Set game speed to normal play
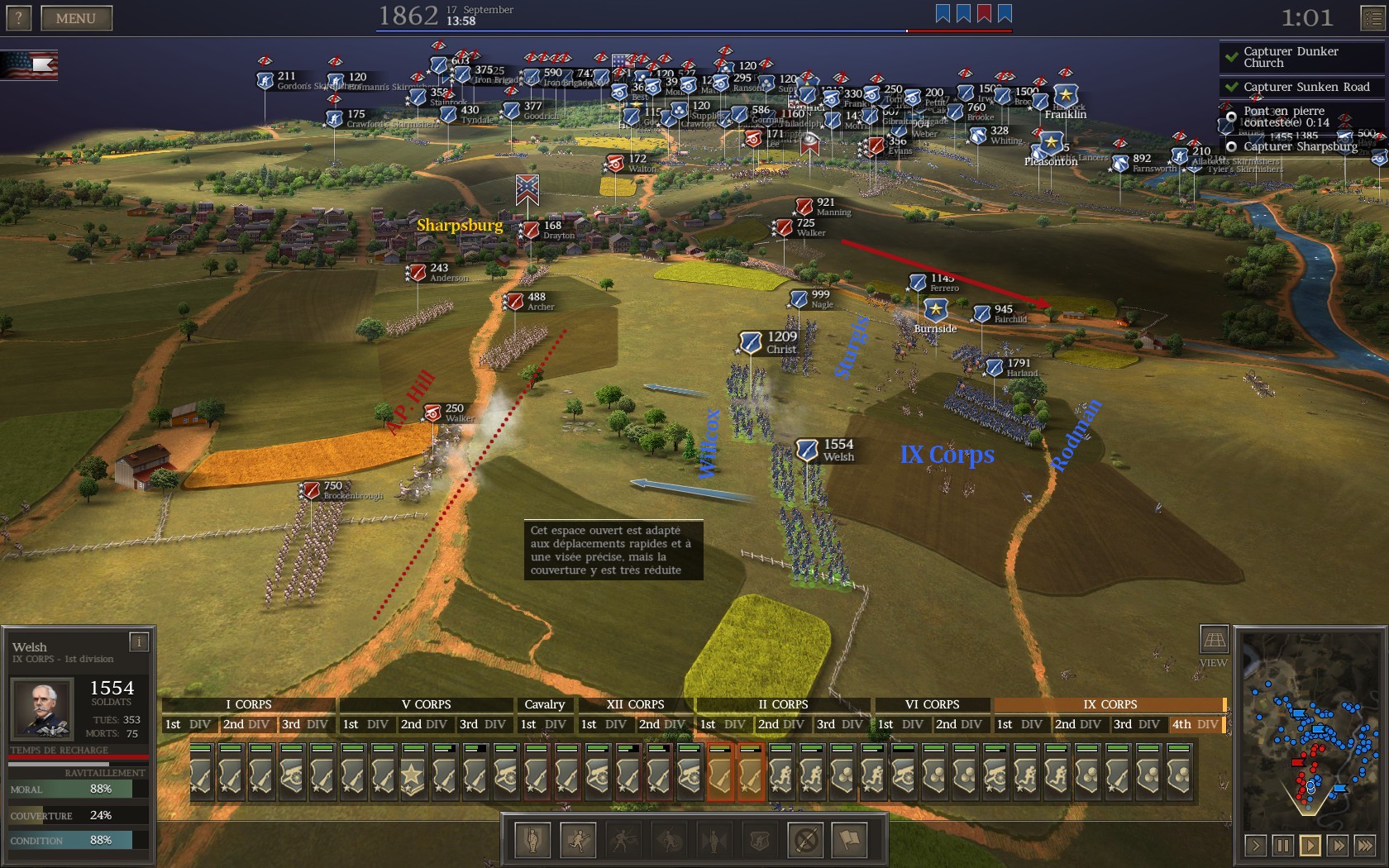The width and height of the screenshot is (1389, 868). 1310,846
